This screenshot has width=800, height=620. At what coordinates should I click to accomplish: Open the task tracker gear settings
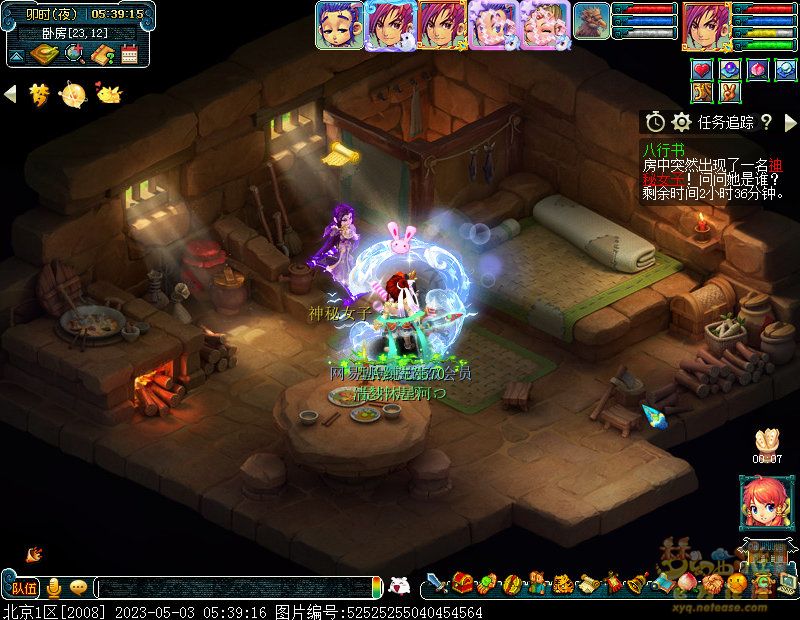click(682, 122)
